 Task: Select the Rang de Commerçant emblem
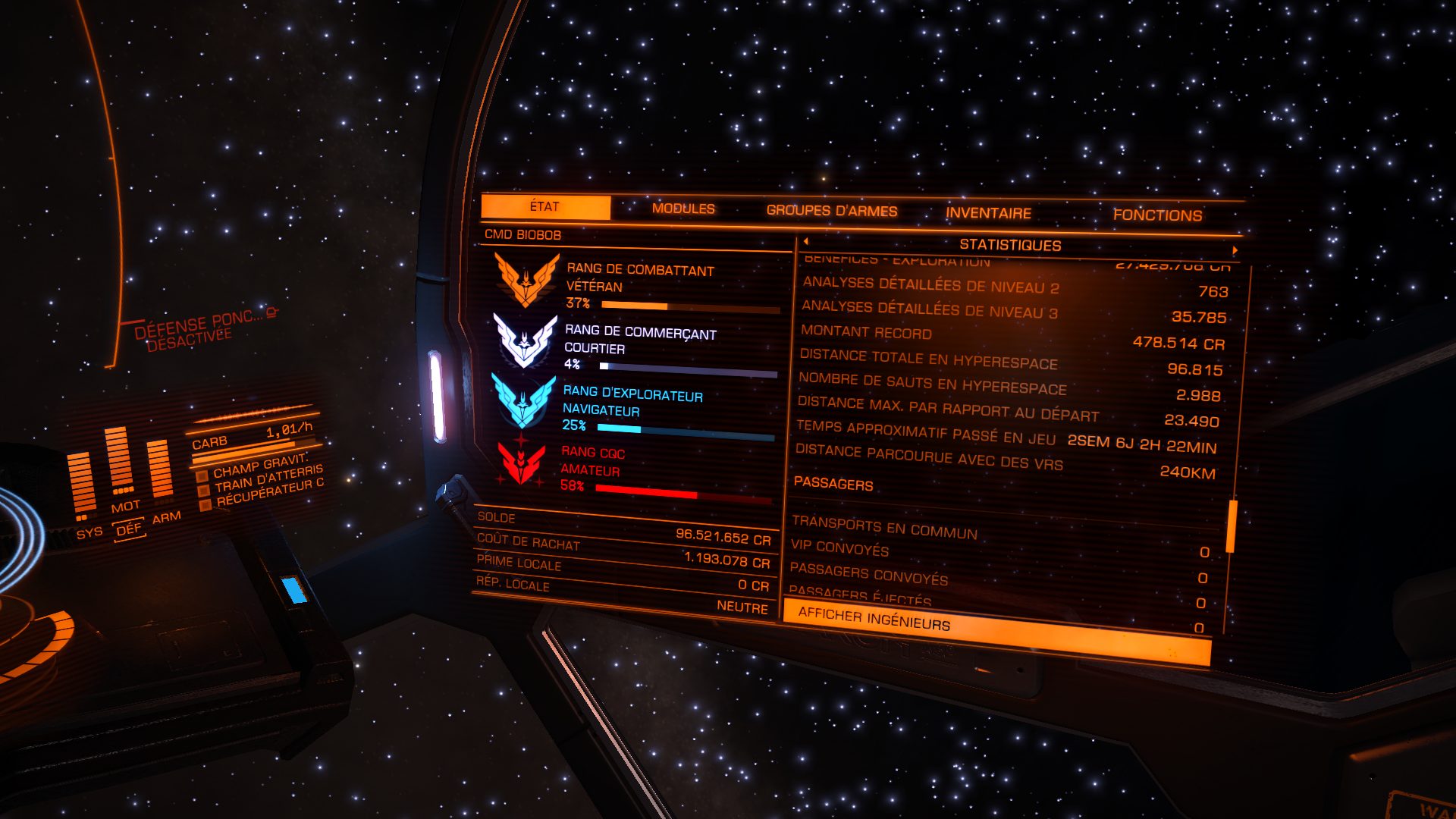pos(525,340)
